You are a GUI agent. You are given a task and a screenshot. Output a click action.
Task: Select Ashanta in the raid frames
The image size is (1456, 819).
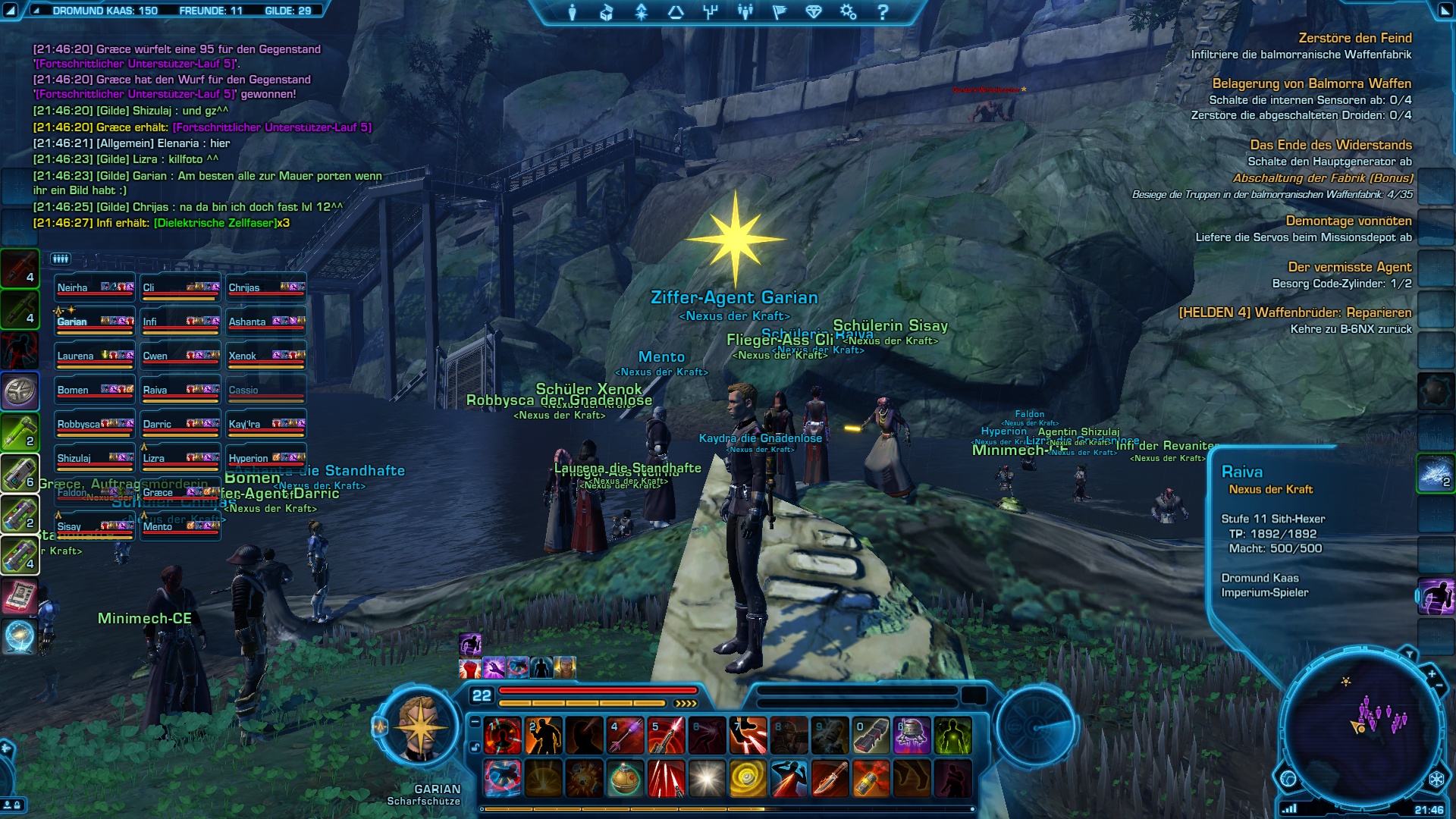tap(266, 322)
